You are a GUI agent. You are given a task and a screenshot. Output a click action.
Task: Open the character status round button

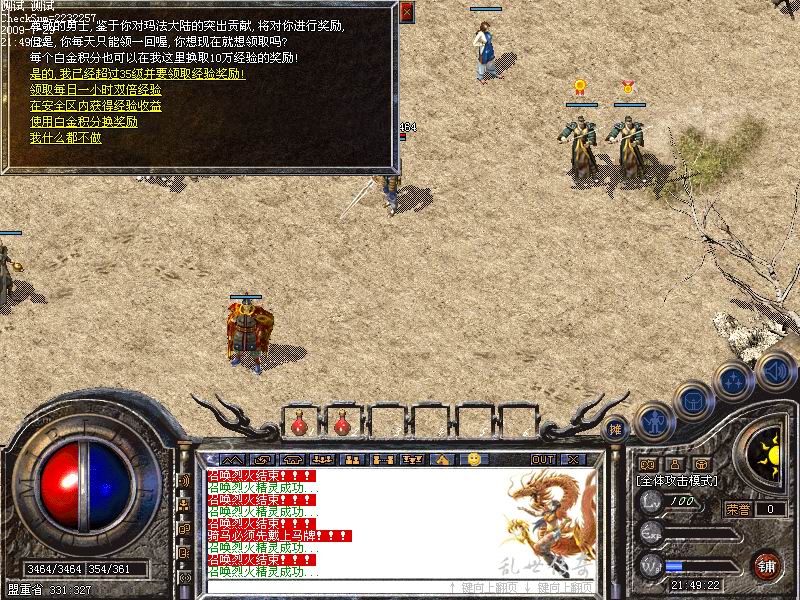654,421
